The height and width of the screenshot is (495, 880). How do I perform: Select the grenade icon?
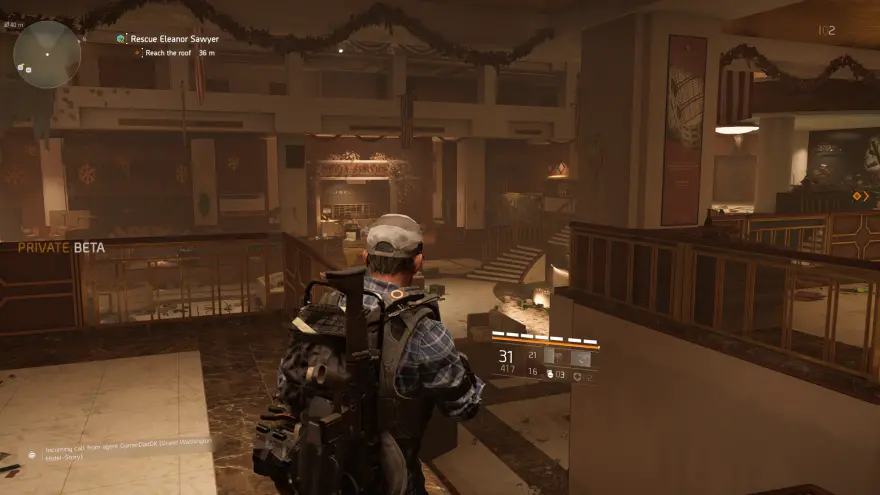click(550, 375)
